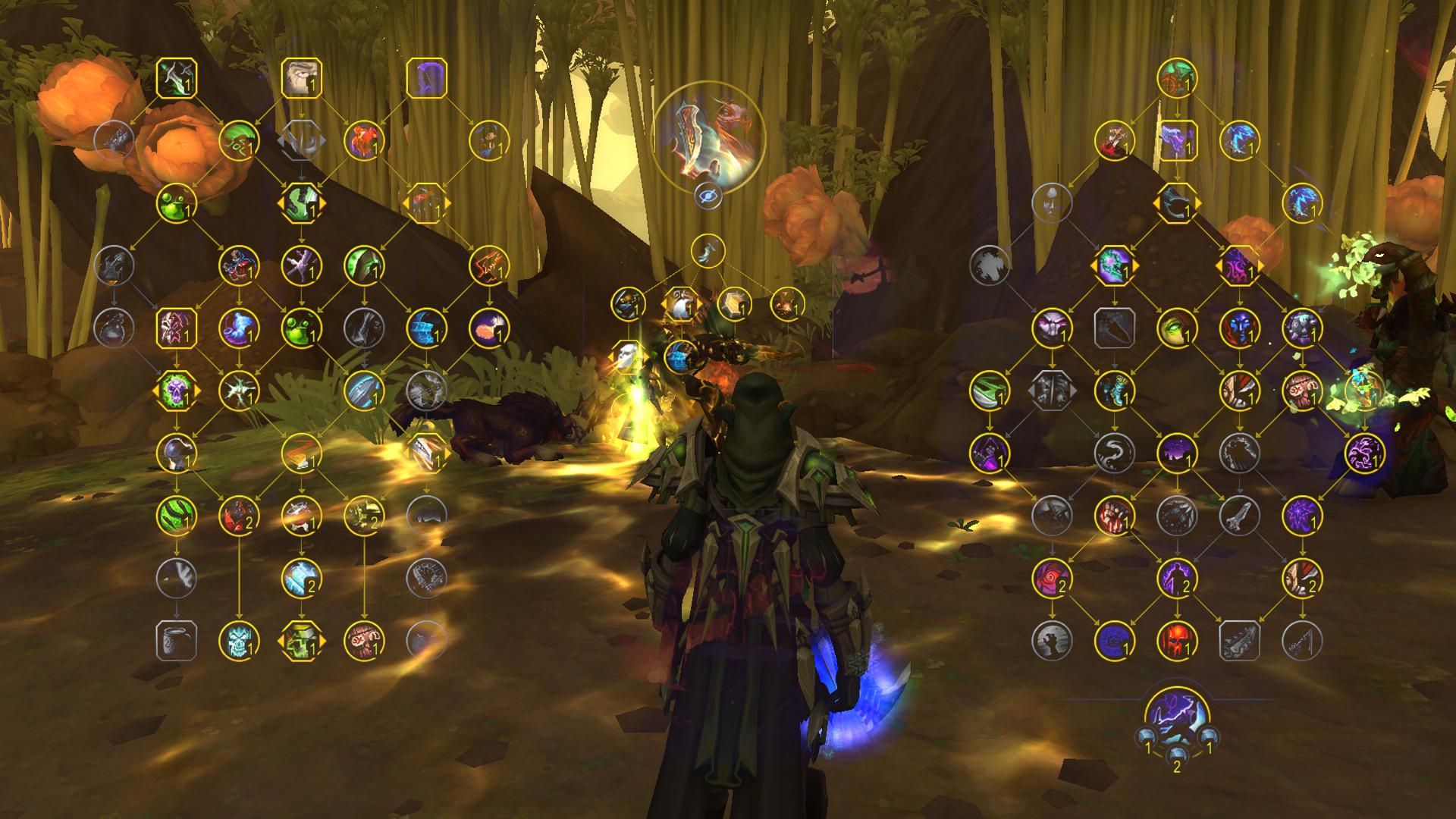Image resolution: width=1456 pixels, height=819 pixels.
Task: Click the purple cloak talent at the left tree's top row
Action: pos(430,78)
